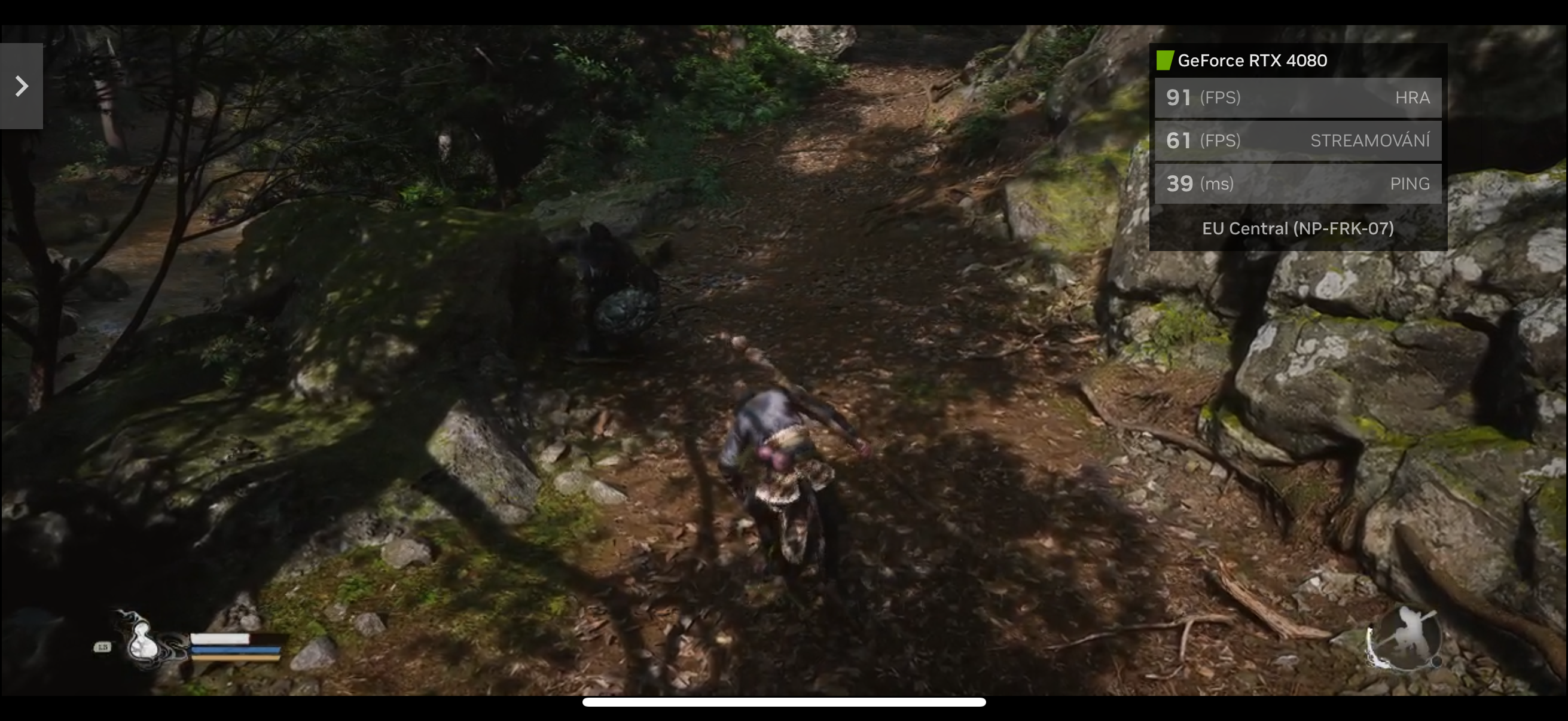Click the 39 ms ping readout
Viewport: 1568px width, 721px height.
[x=1179, y=183]
